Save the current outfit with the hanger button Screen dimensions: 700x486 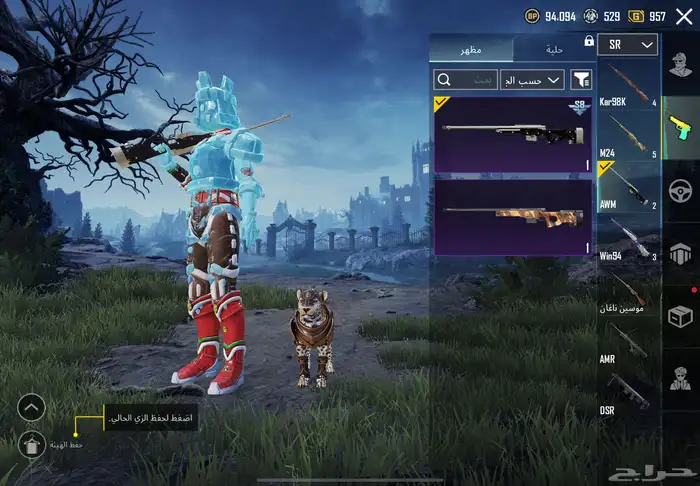coord(32,445)
